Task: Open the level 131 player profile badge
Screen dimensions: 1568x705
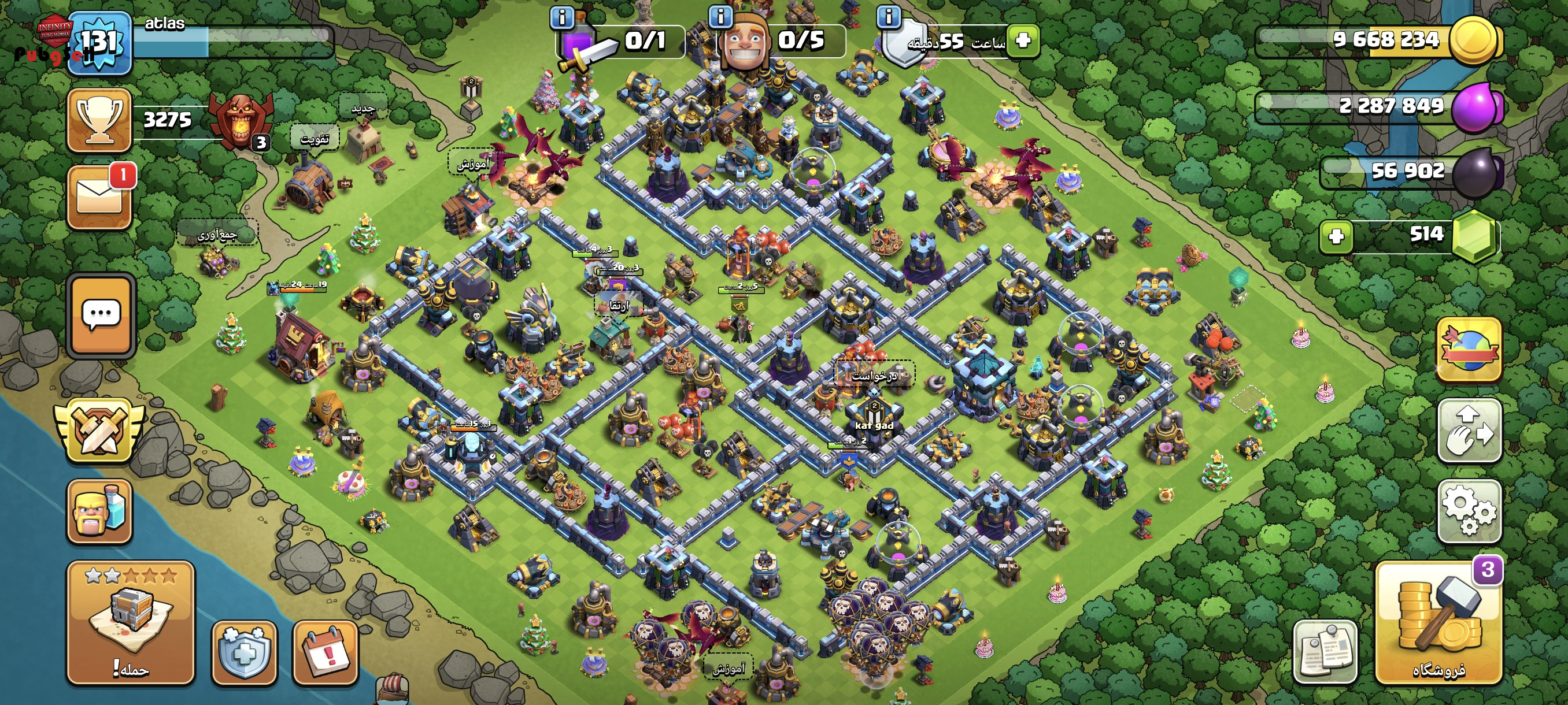Action: [99, 43]
